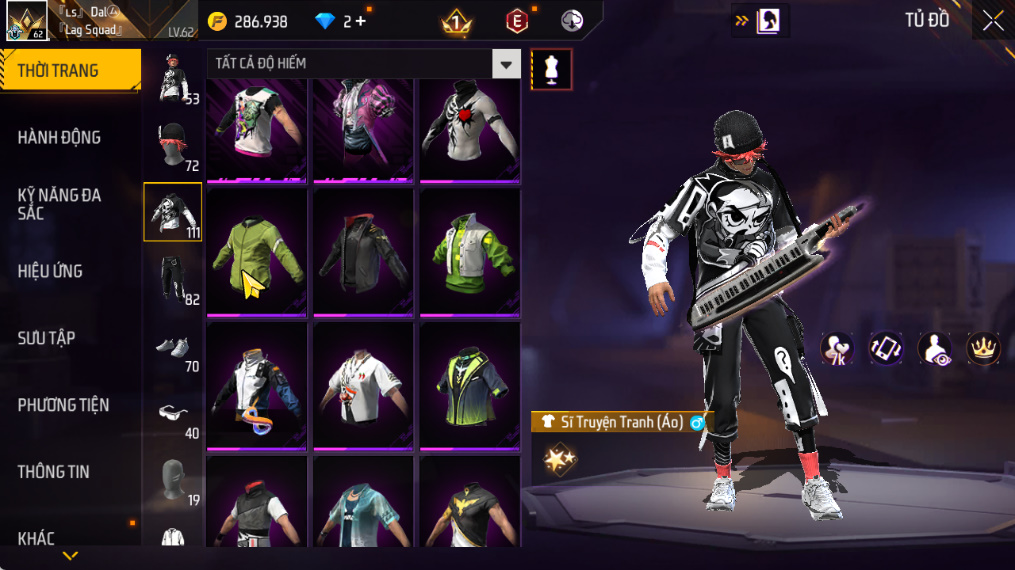Go to the Sưu Tập tab

(x=46, y=338)
